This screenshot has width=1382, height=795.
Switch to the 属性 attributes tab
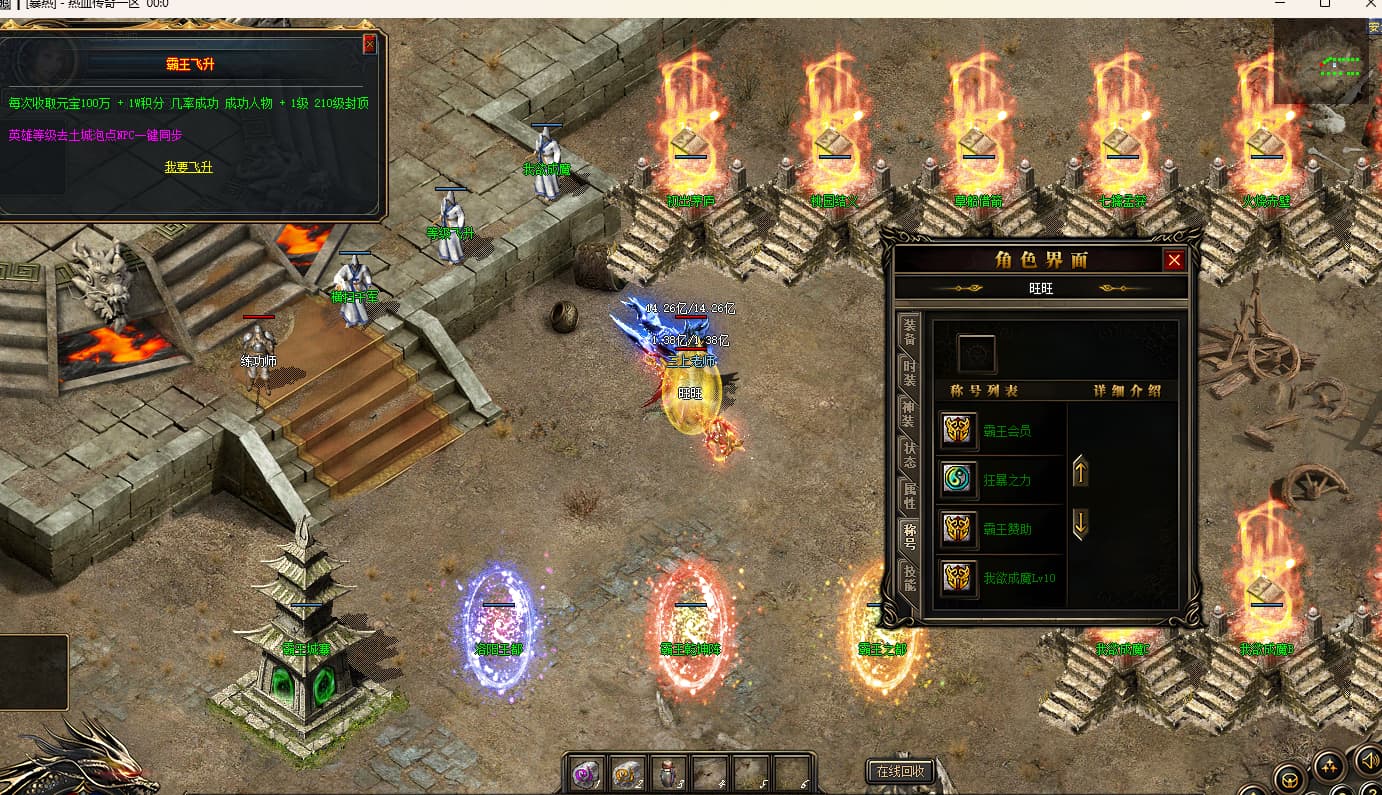tap(909, 496)
